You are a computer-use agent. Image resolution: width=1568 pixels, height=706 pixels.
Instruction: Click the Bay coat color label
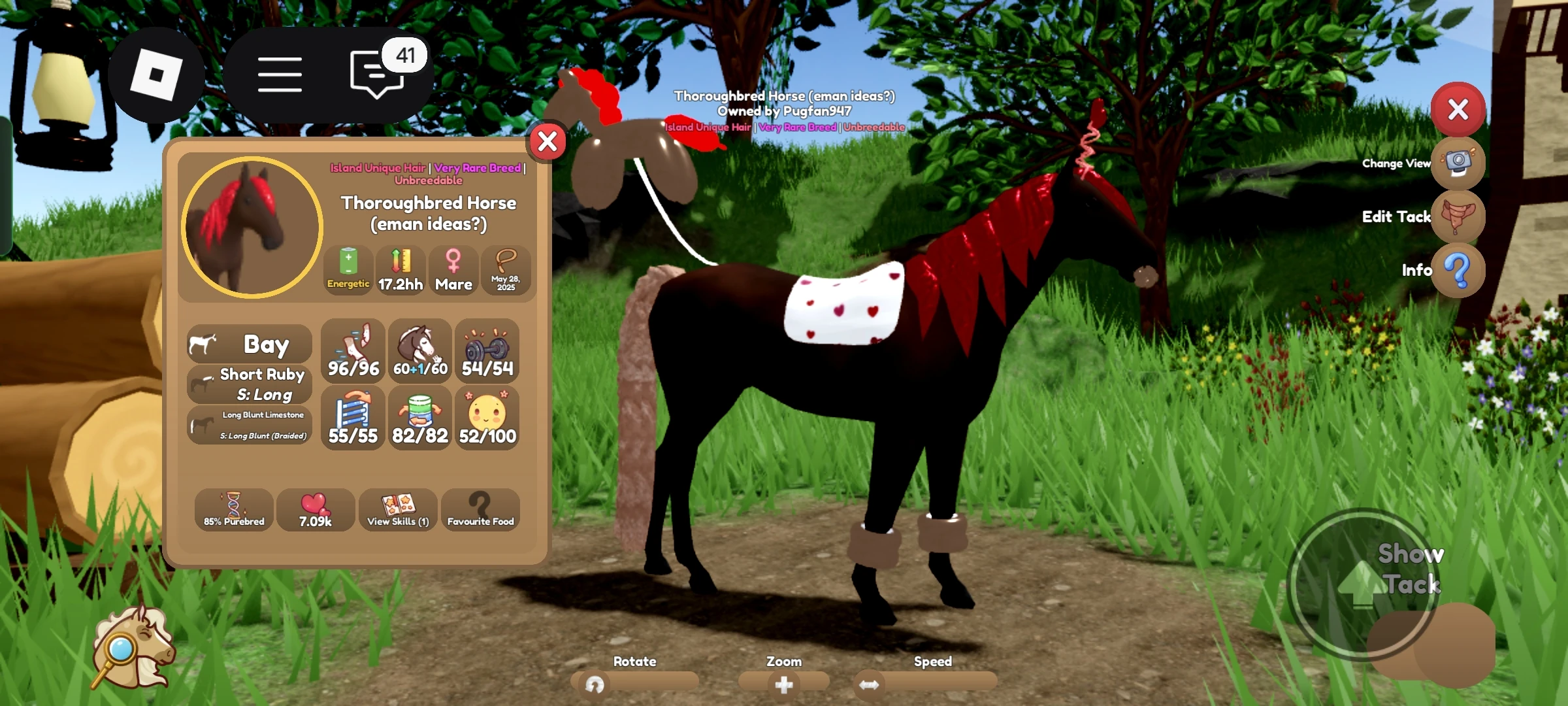[x=249, y=343]
